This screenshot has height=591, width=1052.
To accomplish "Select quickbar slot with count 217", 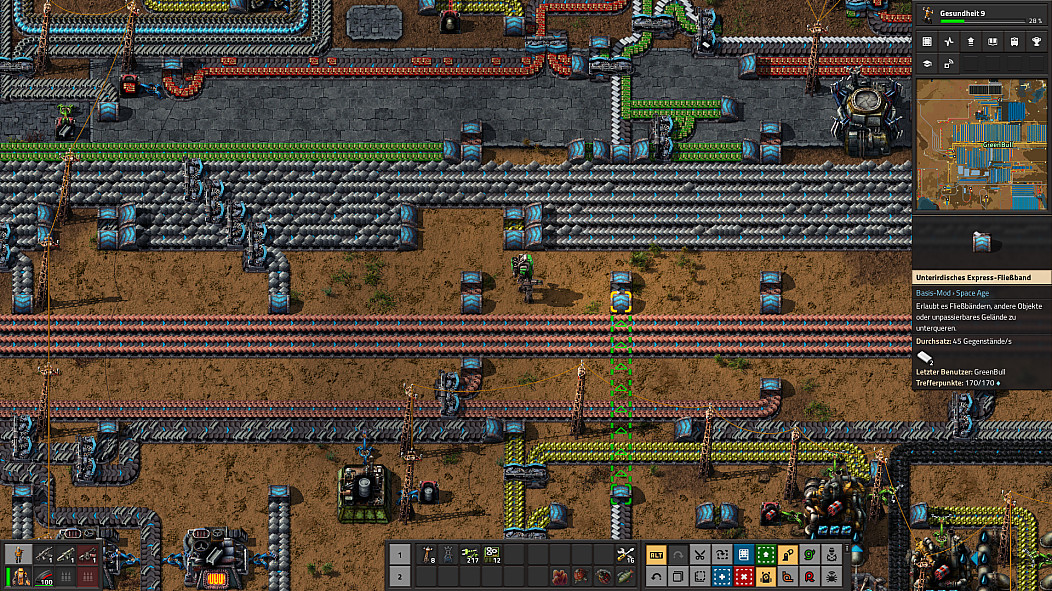I will click(x=470, y=554).
